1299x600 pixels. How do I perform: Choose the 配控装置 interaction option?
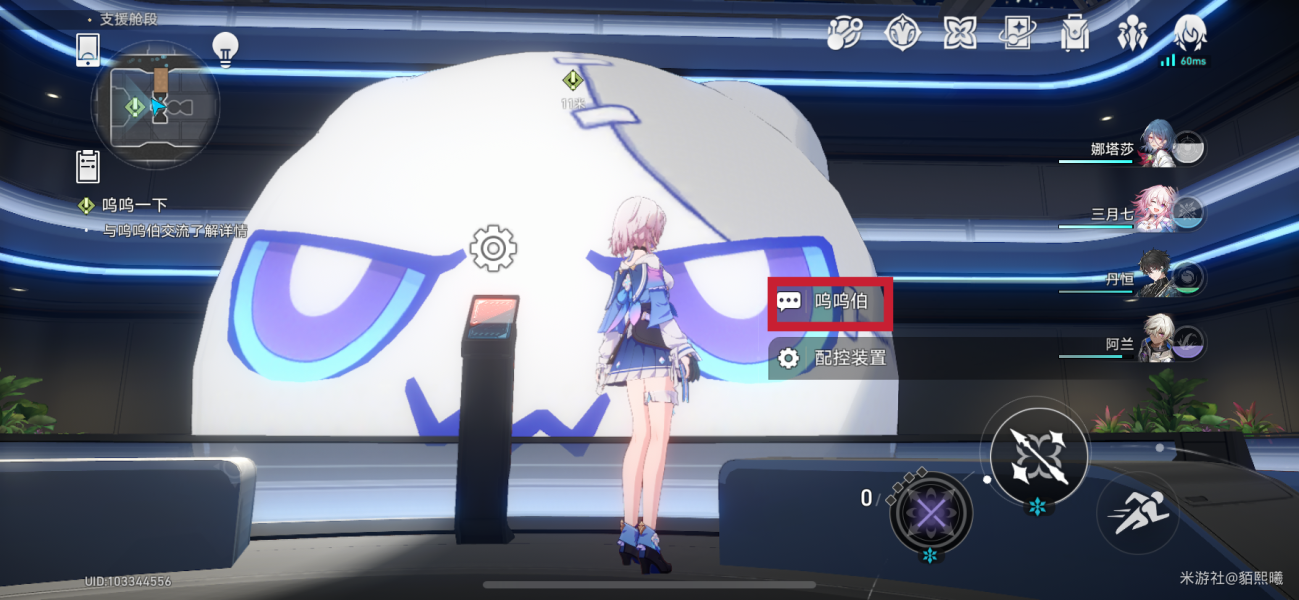point(831,358)
